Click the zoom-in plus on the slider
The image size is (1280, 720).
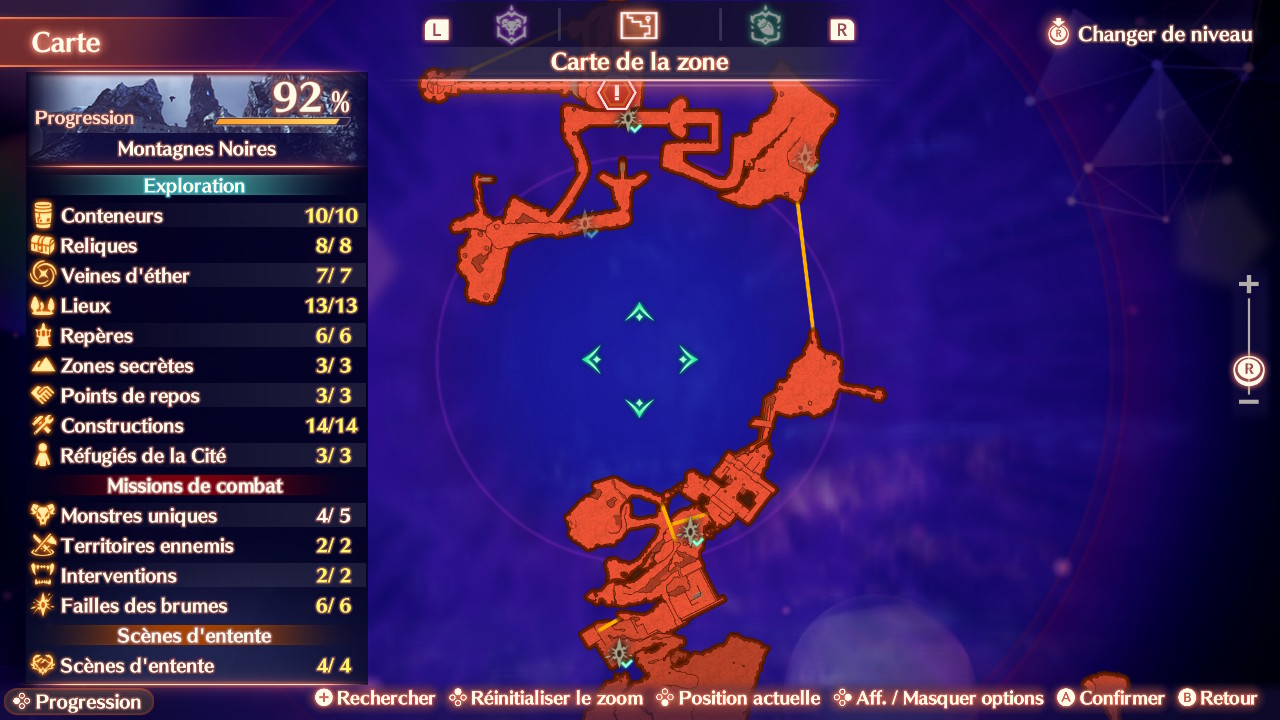tap(1248, 285)
